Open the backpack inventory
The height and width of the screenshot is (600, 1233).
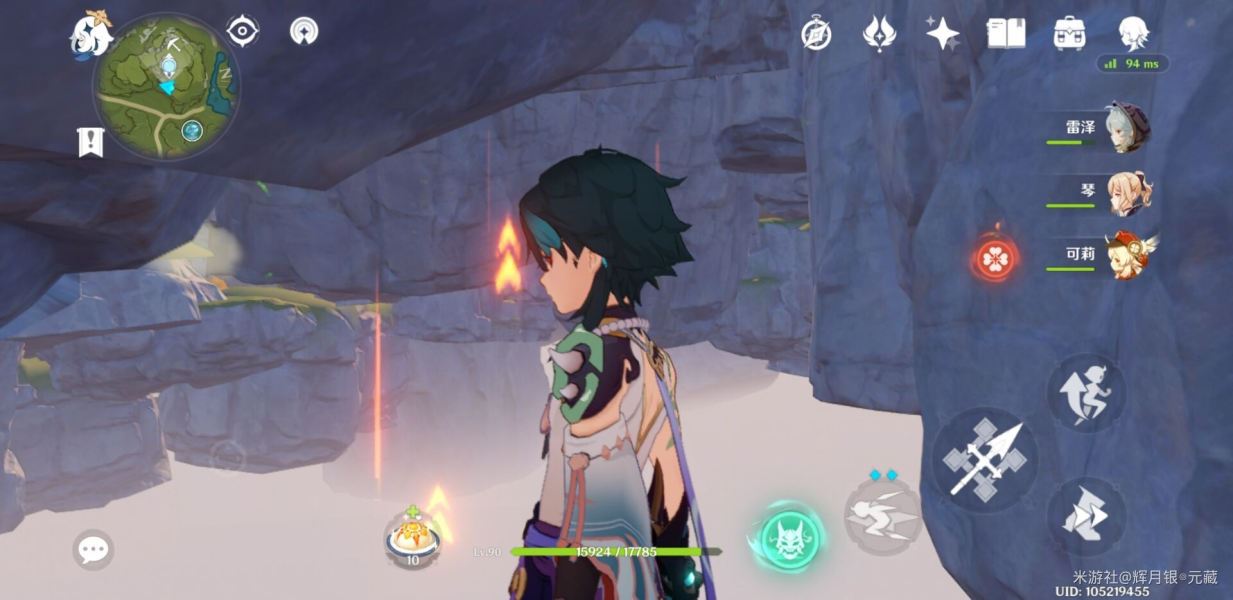point(1070,33)
